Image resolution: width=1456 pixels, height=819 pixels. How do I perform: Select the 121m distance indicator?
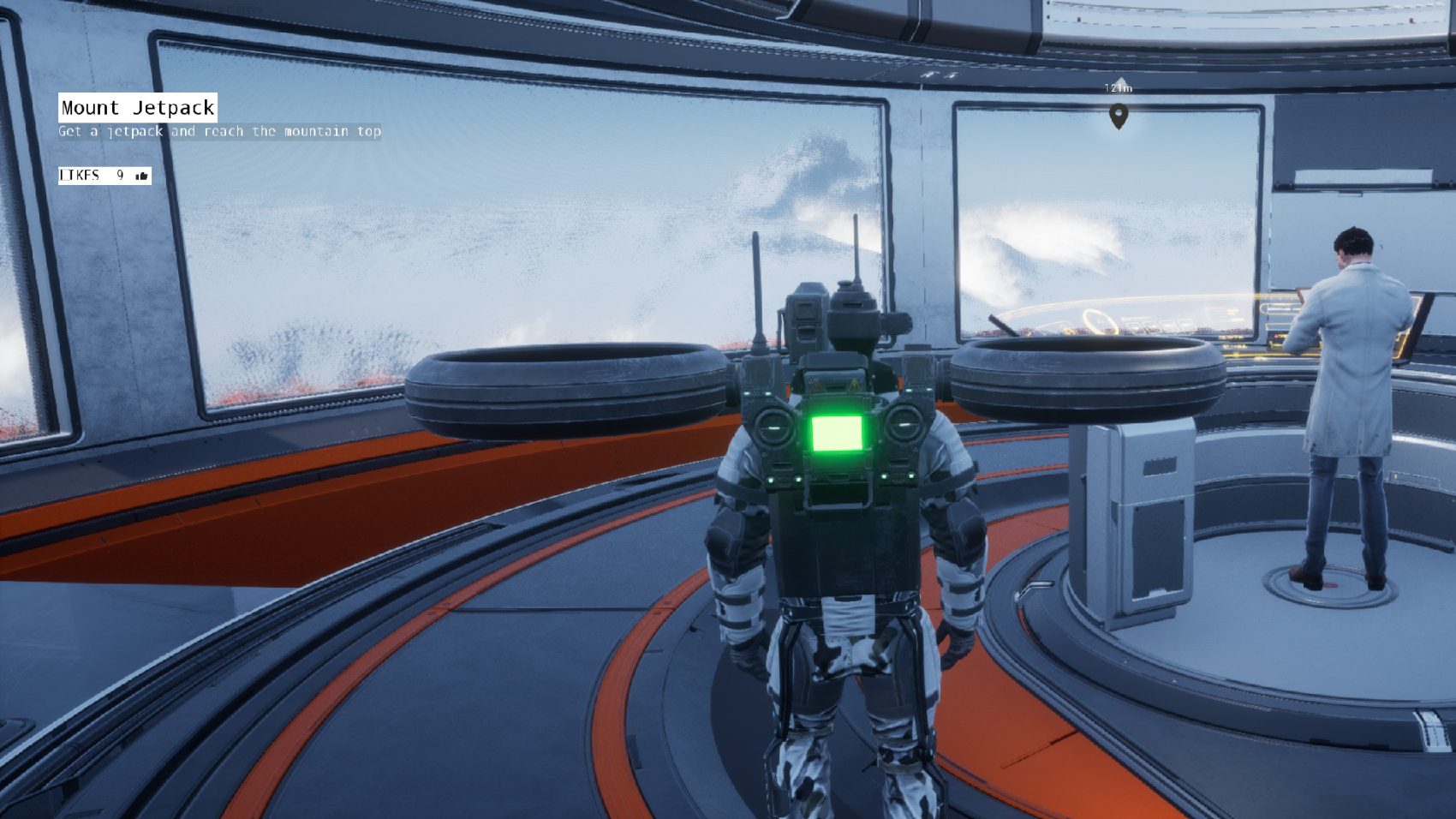[x=1118, y=88]
